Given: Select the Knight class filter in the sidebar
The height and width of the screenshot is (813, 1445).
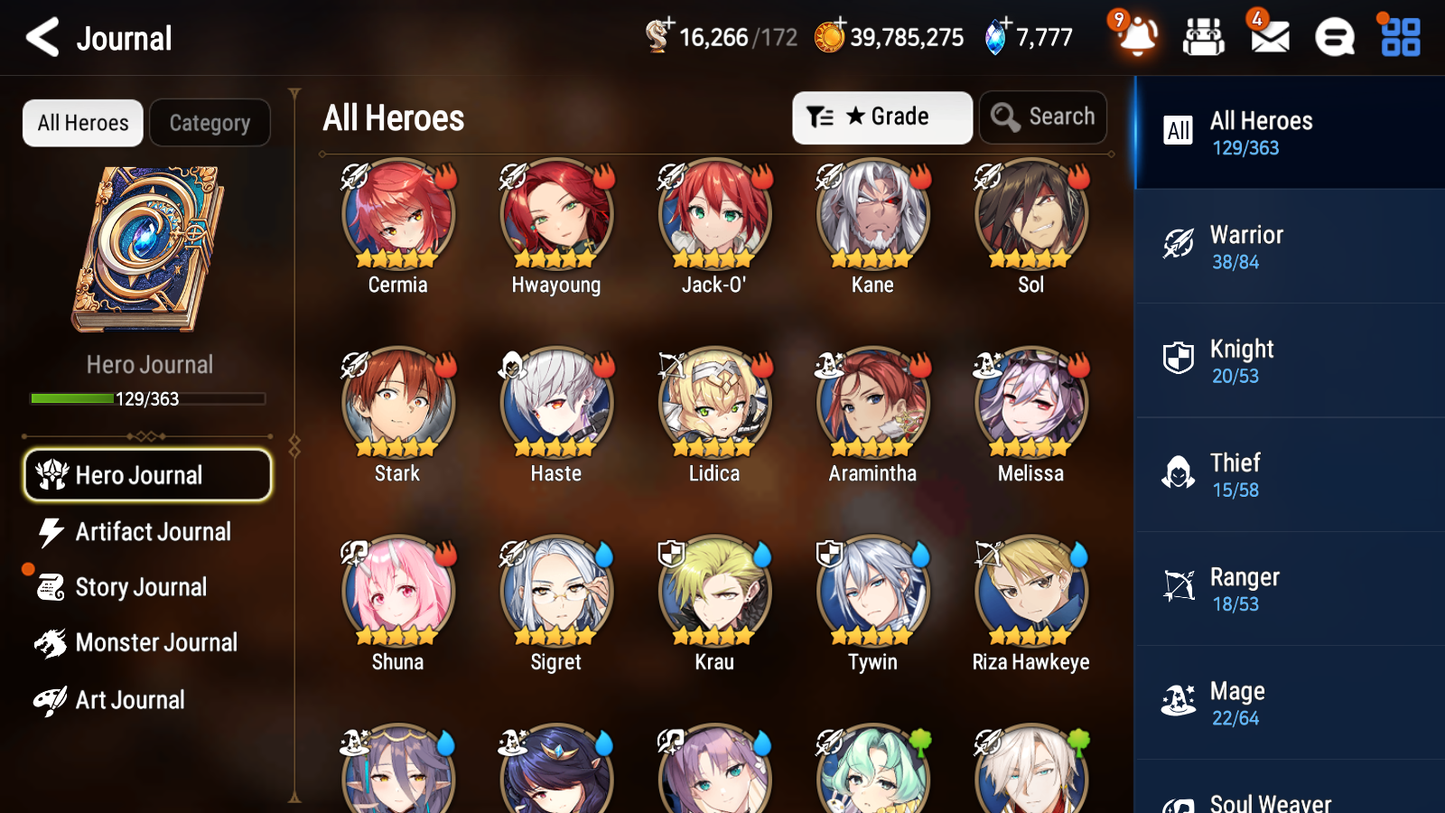Looking at the screenshot, I should pos(1179,359).
